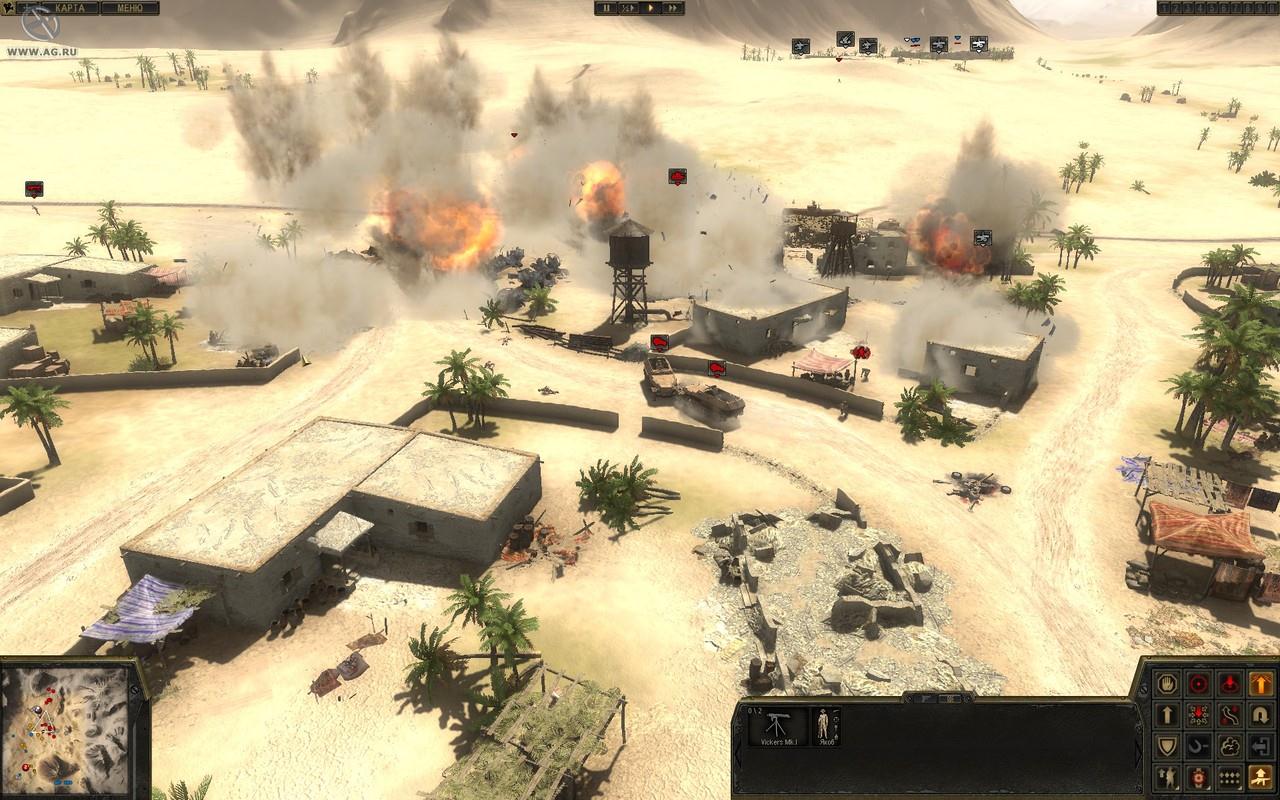
Task: Toggle the highlighted orange up-arrow command
Action: [1260, 684]
